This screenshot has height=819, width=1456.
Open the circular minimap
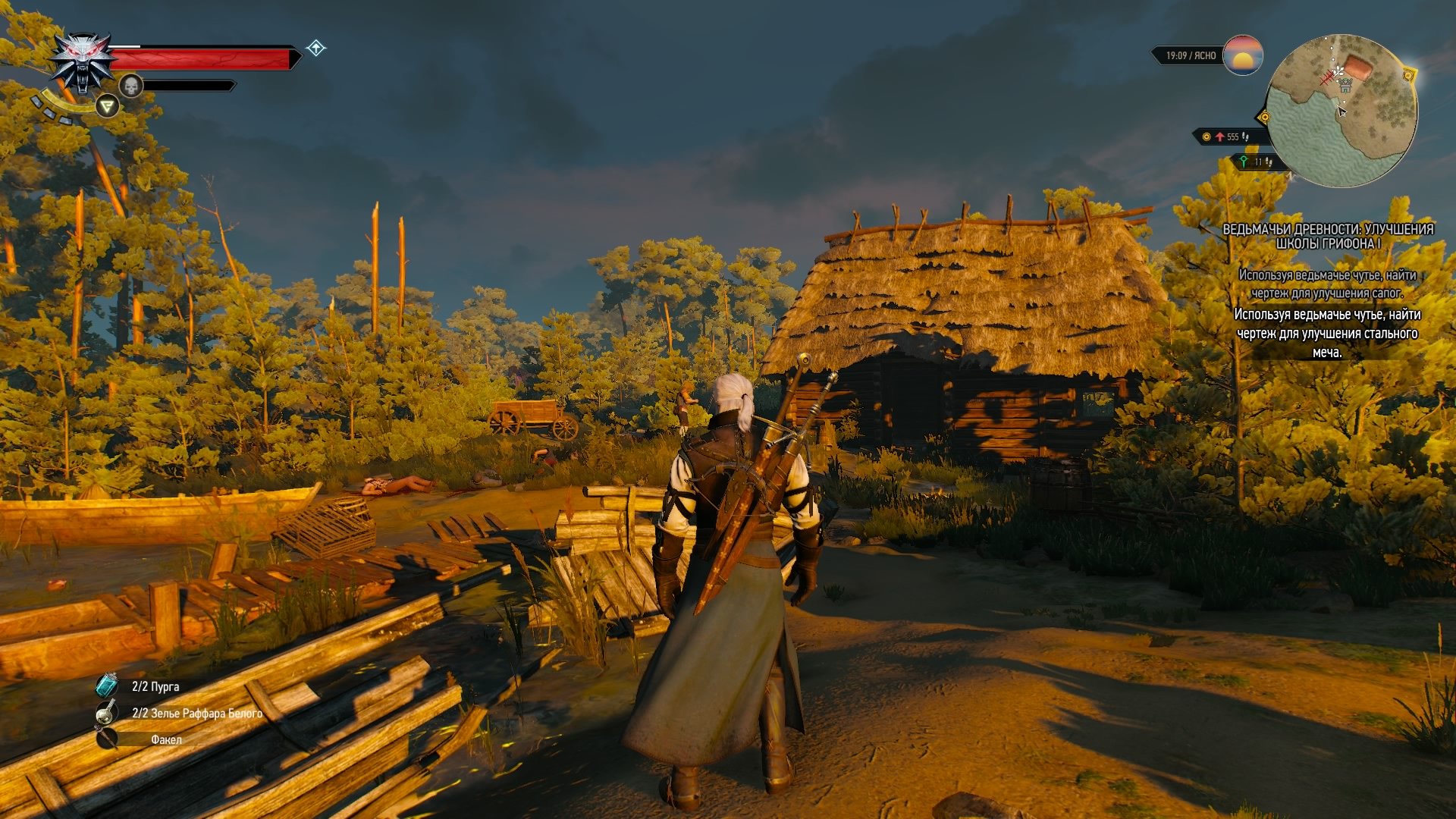pos(1342,110)
